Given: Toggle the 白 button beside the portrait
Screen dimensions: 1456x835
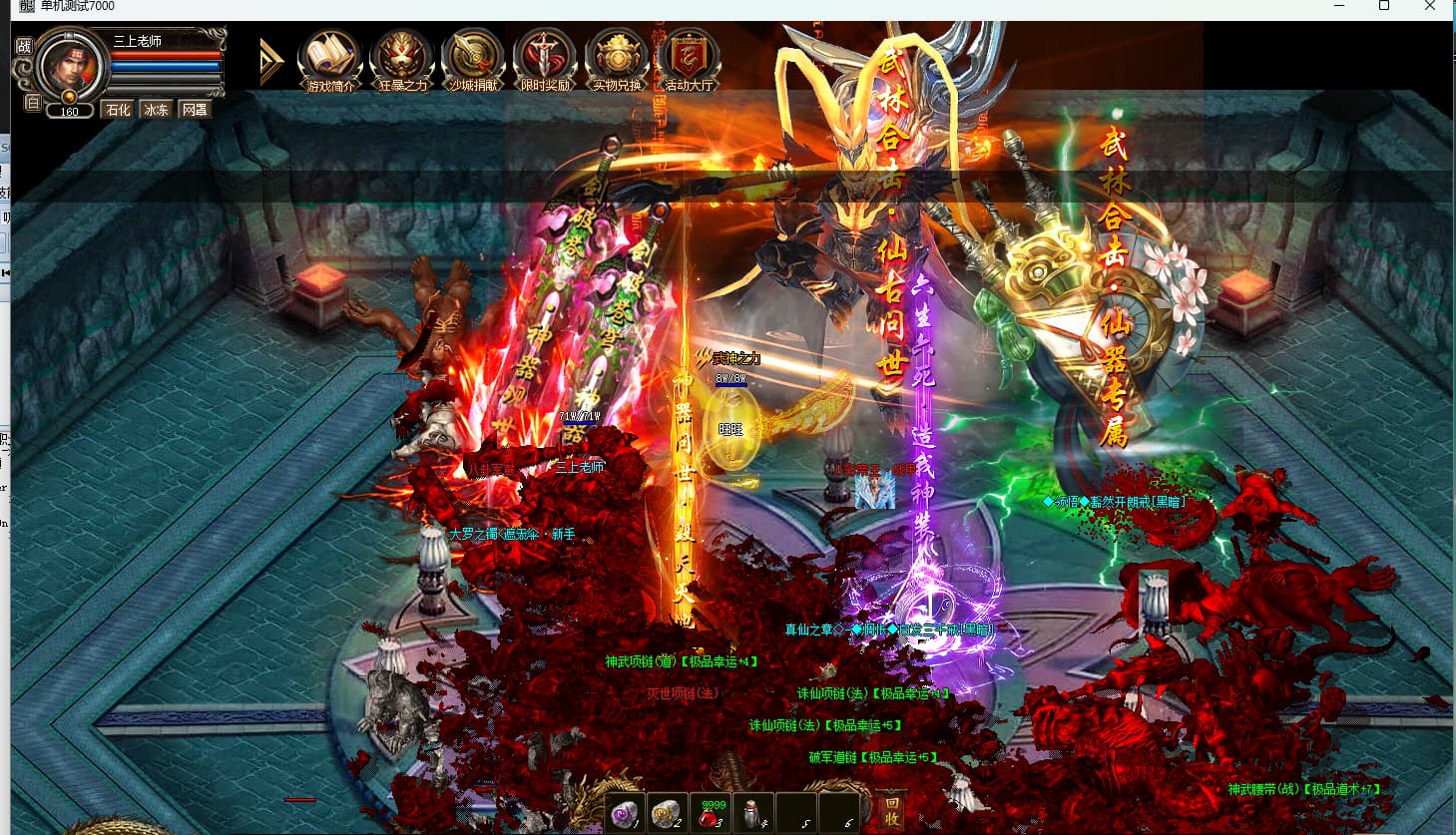Looking at the screenshot, I should pyautogui.click(x=32, y=103).
